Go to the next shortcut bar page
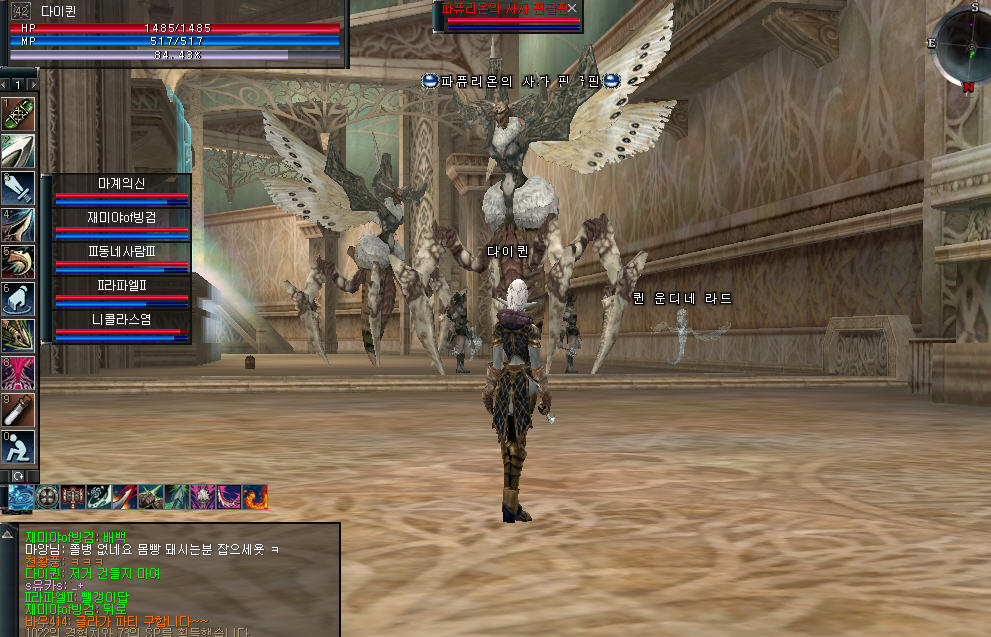The height and width of the screenshot is (637, 991). click(33, 85)
